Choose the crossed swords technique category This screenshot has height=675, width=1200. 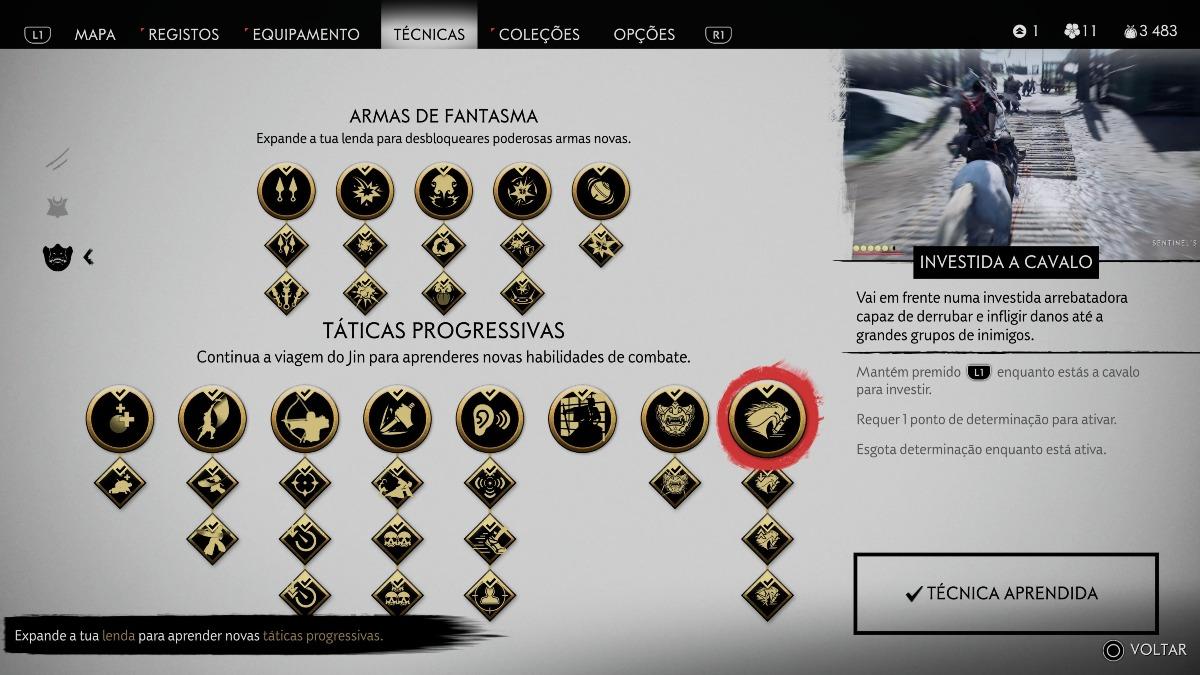click(58, 158)
